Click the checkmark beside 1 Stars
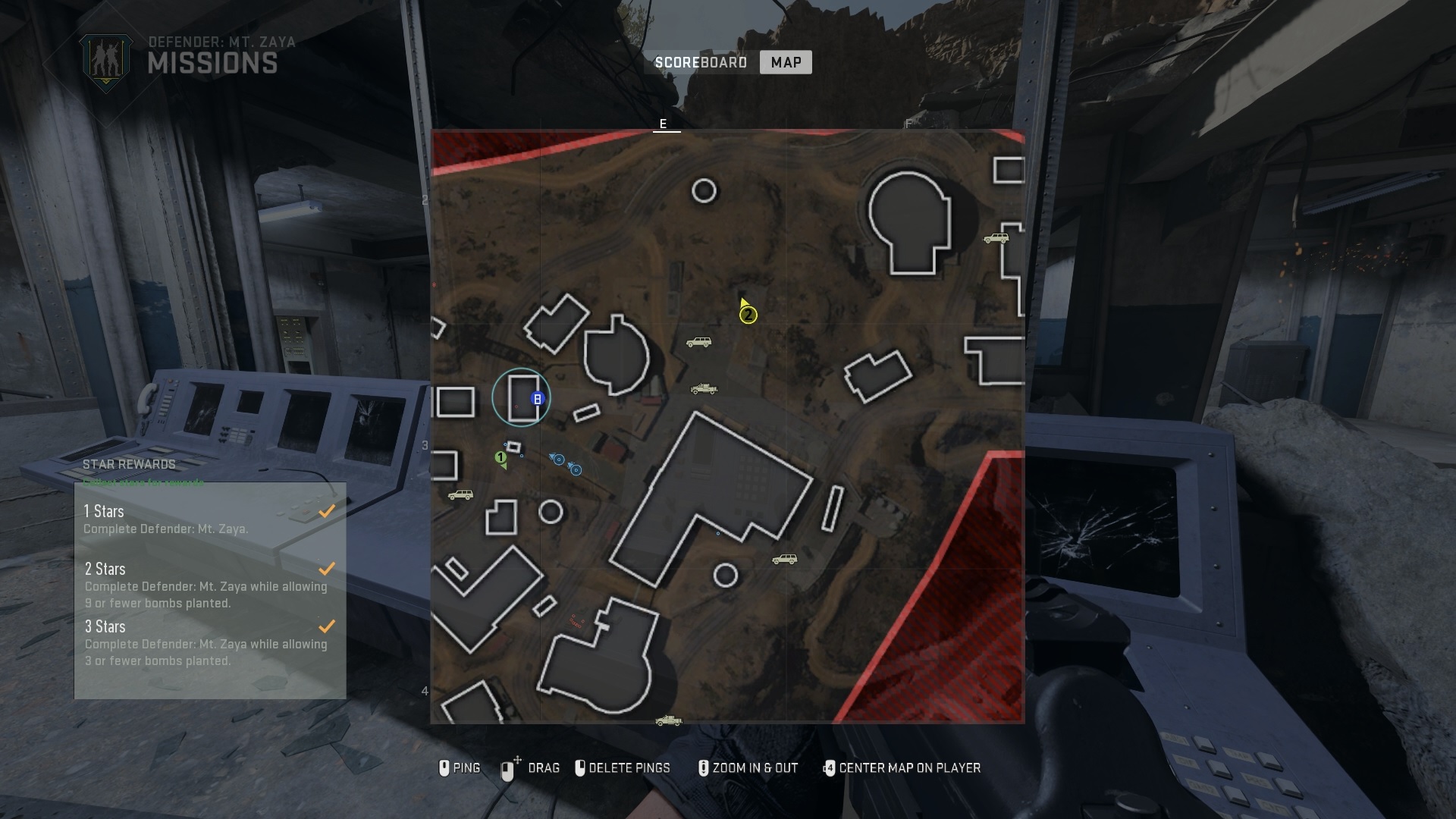 point(327,511)
